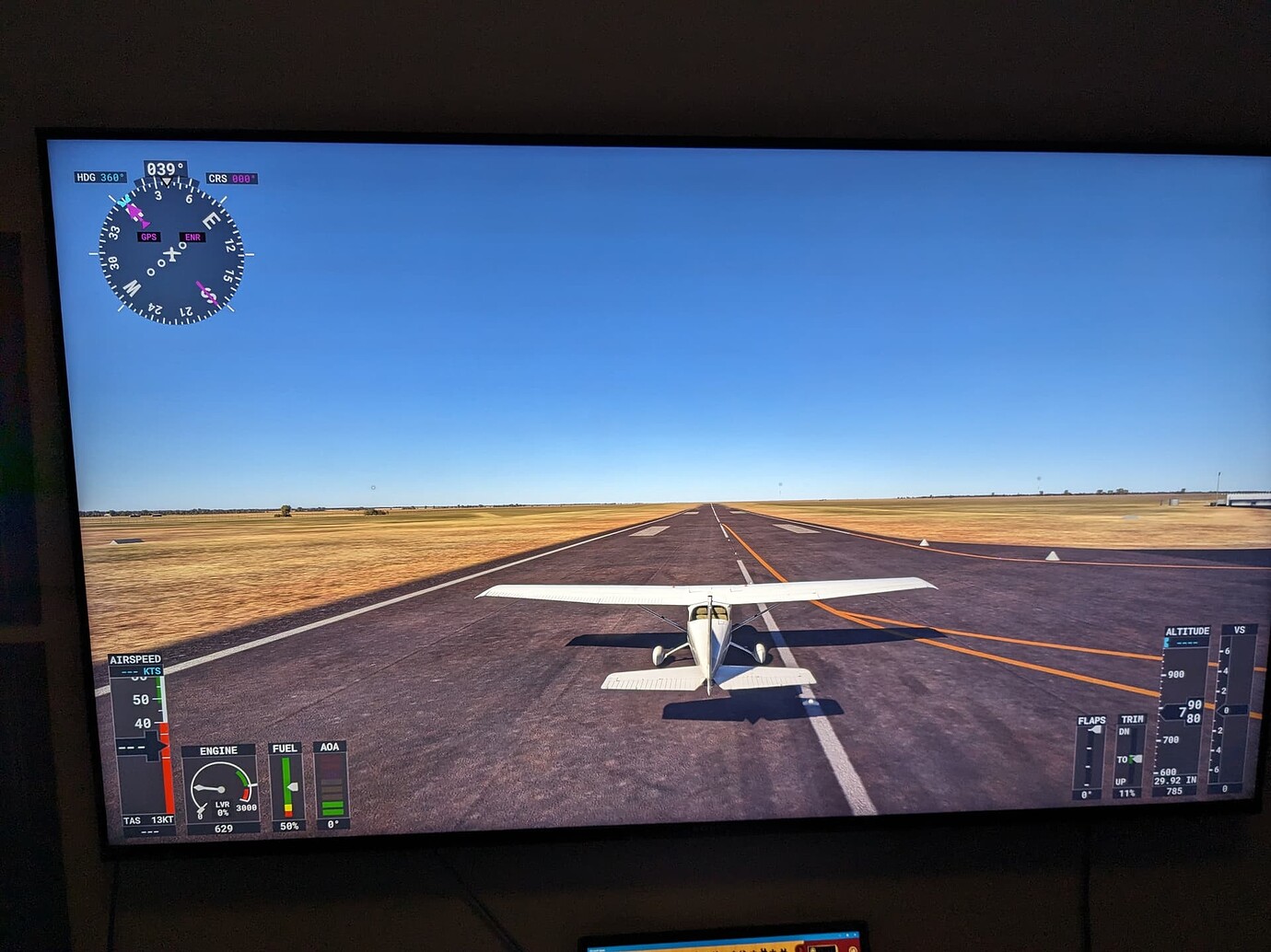Toggle the CRS 000° course readout
The width and height of the screenshot is (1271, 952).
point(231,179)
